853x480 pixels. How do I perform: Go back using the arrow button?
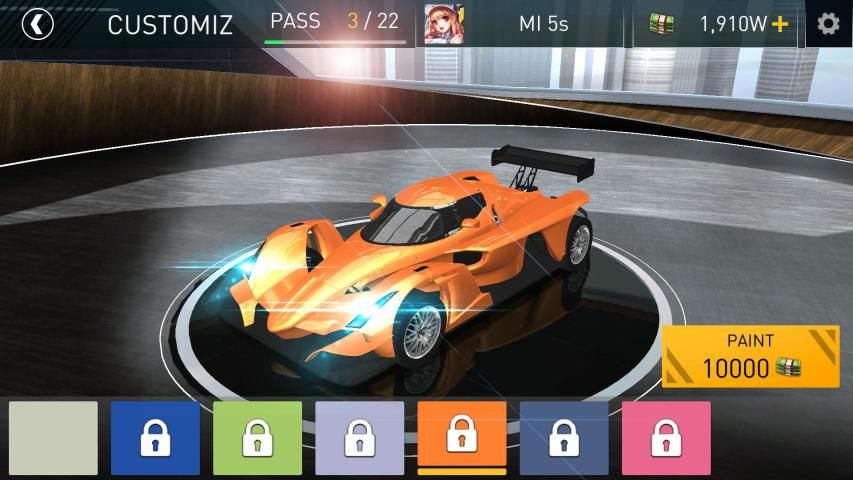coord(37,24)
